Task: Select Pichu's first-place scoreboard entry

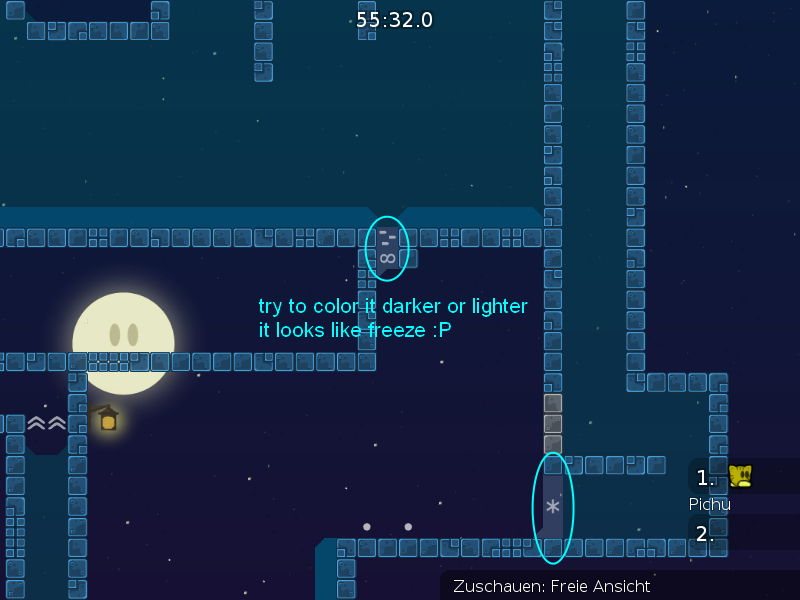Action: 741,477
